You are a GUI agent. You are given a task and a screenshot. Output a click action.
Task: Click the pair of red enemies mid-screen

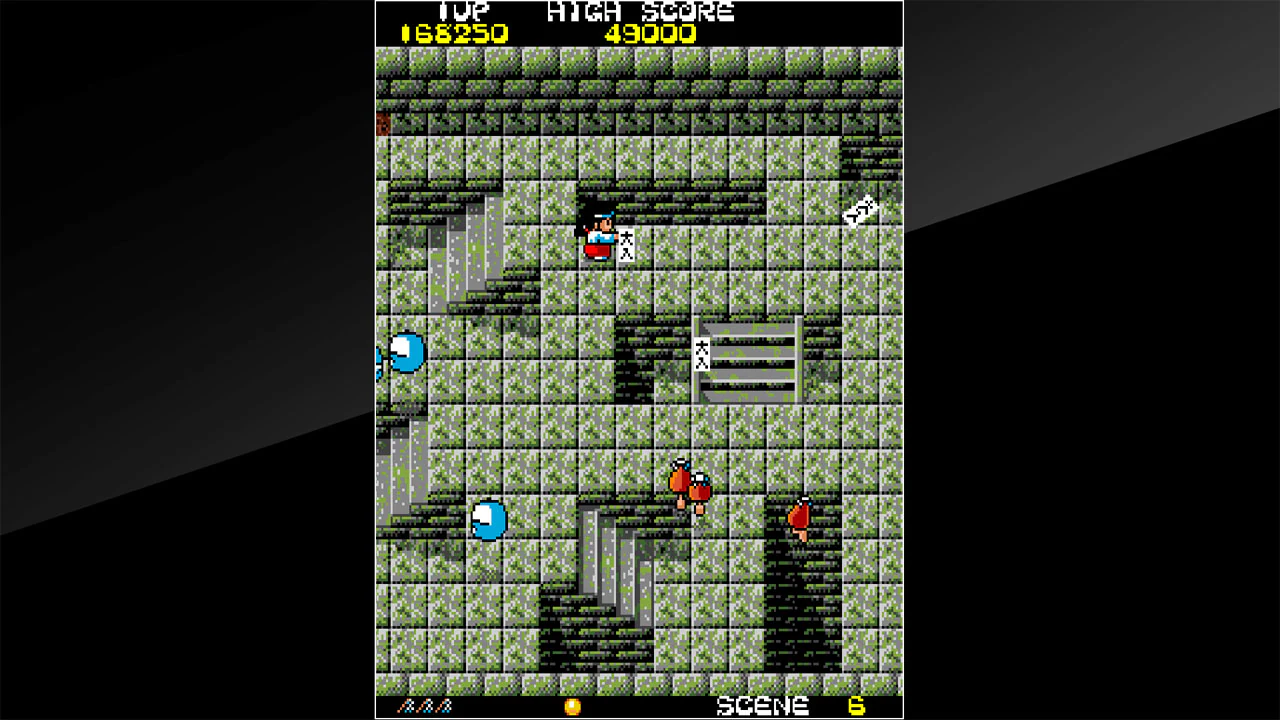(x=688, y=485)
